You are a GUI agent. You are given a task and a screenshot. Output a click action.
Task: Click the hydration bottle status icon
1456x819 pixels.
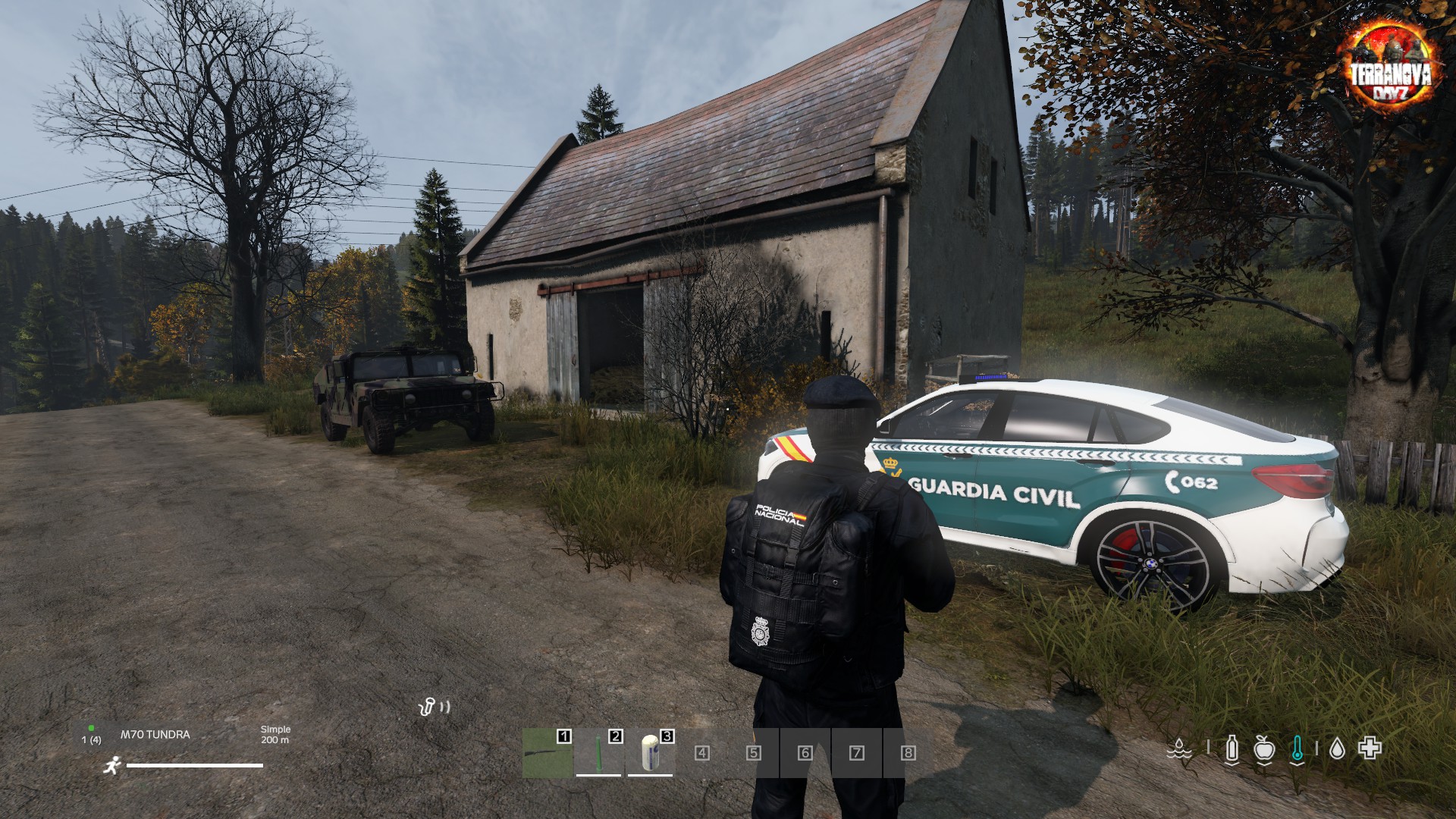pos(1232,748)
